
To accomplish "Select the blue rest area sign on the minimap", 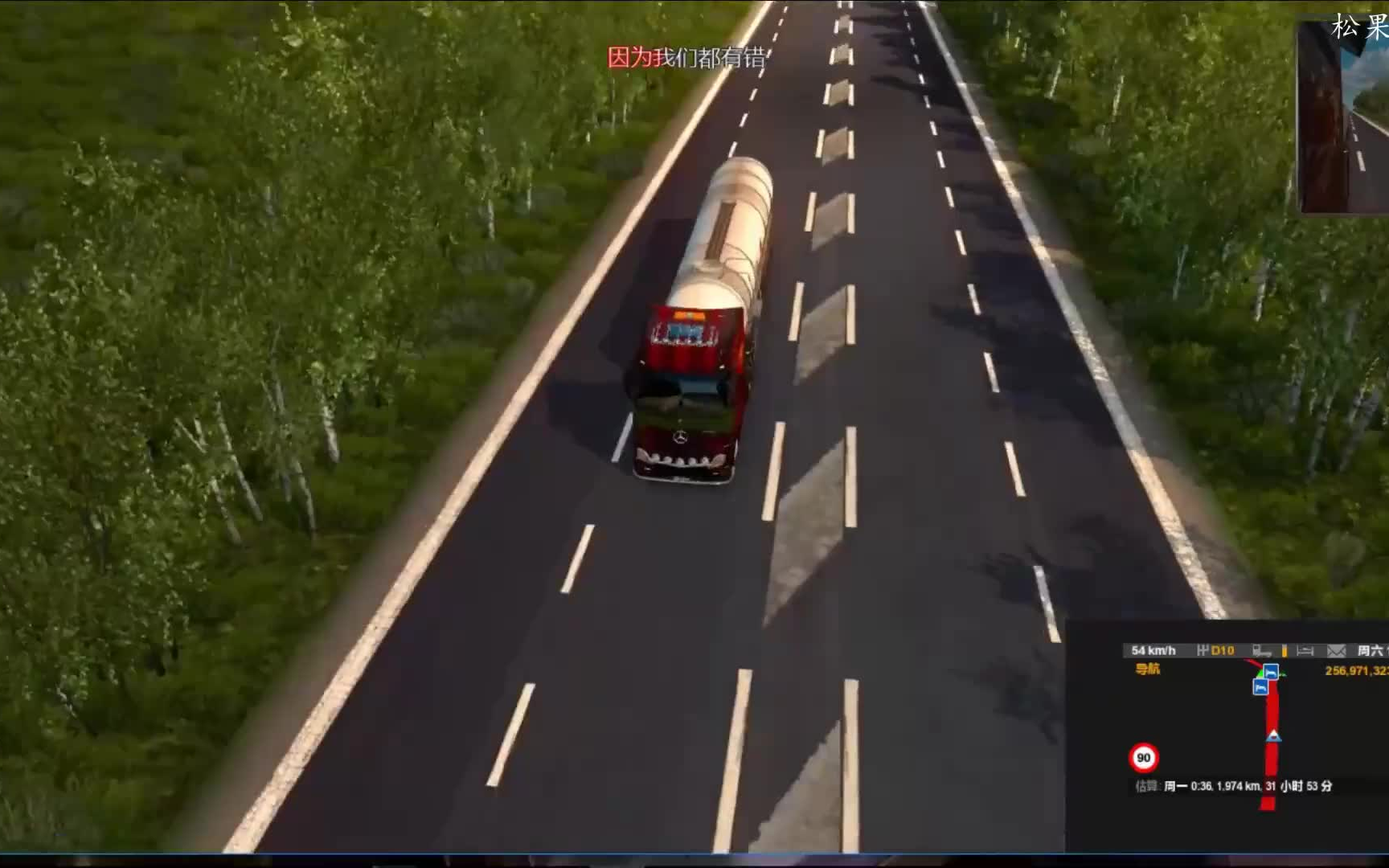I will (x=1272, y=672).
